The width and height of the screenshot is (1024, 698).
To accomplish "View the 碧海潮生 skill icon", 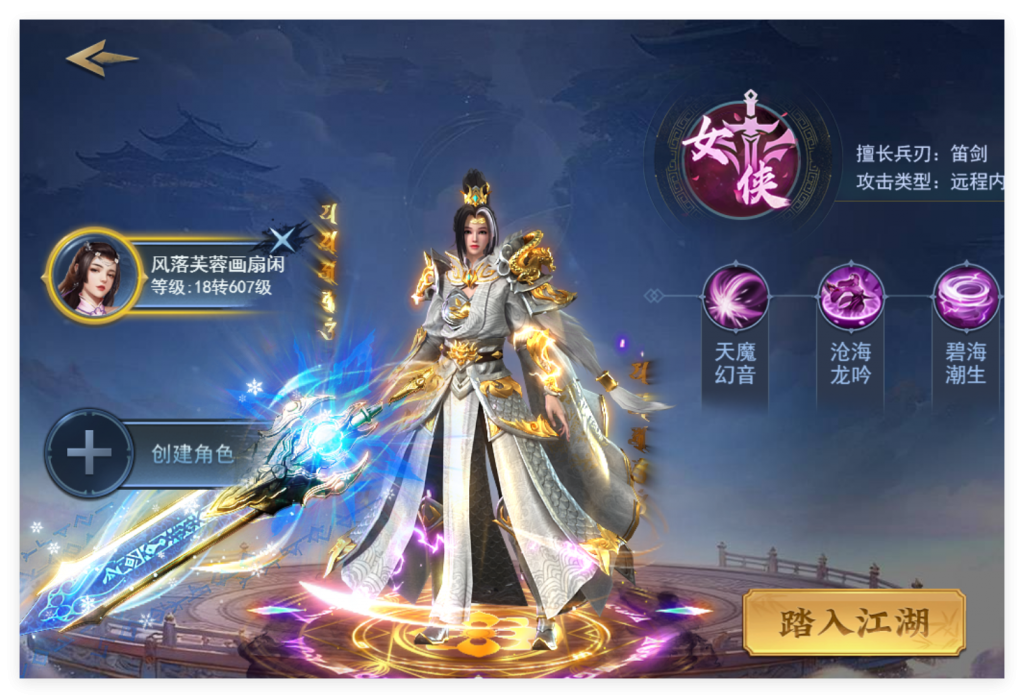I will (965, 298).
